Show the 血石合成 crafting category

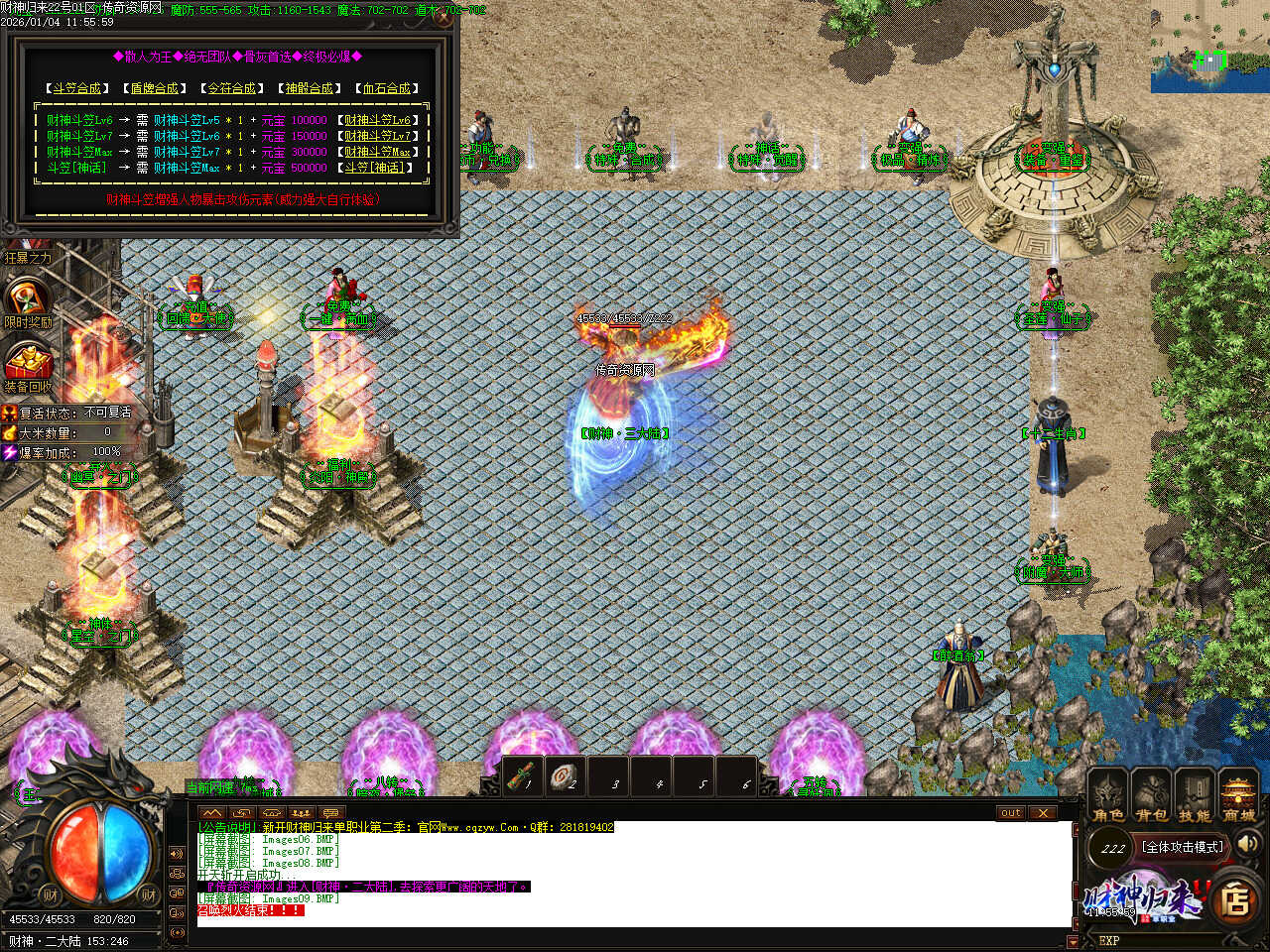387,88
